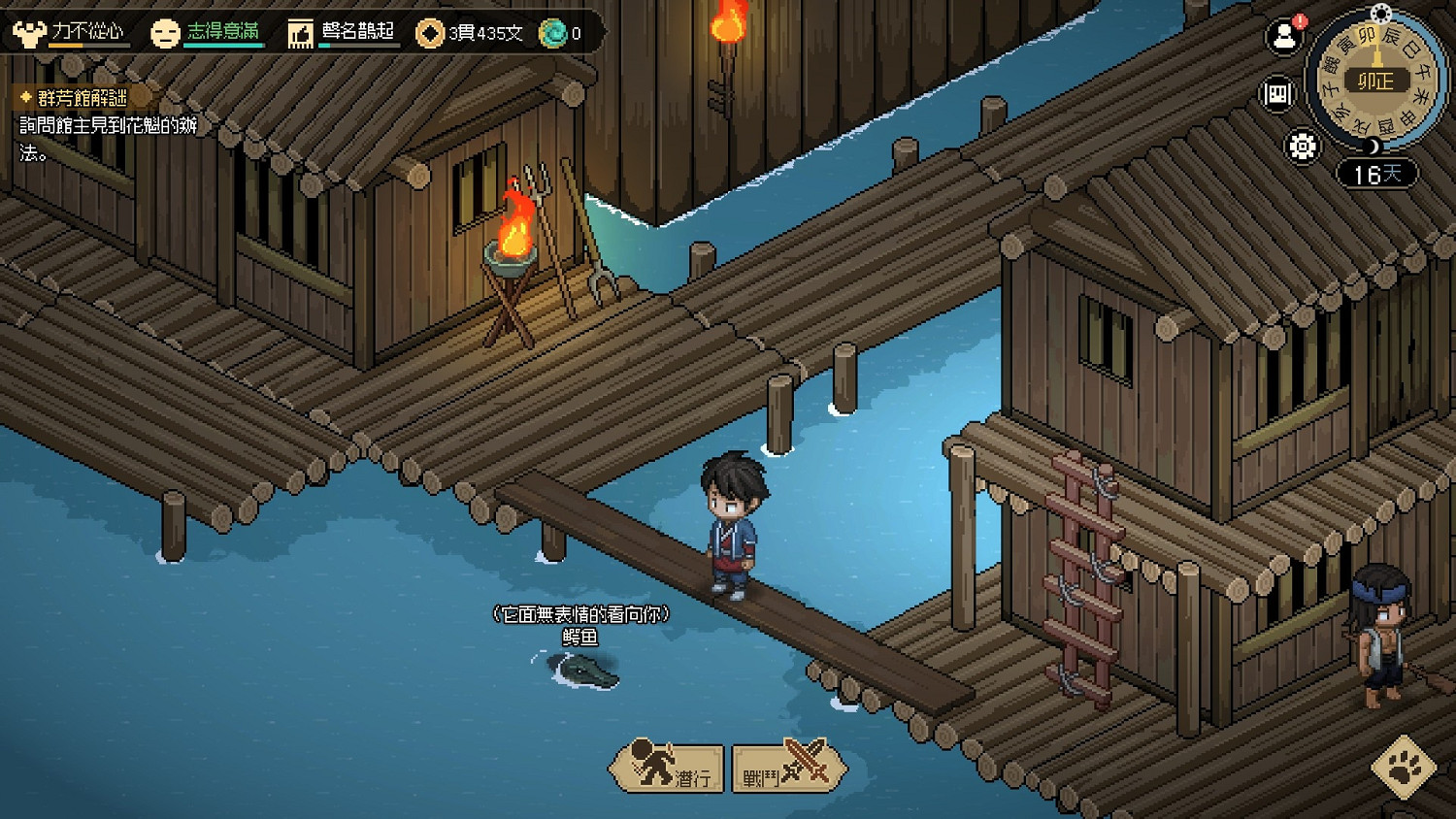Open the character profile icon

[x=1284, y=37]
